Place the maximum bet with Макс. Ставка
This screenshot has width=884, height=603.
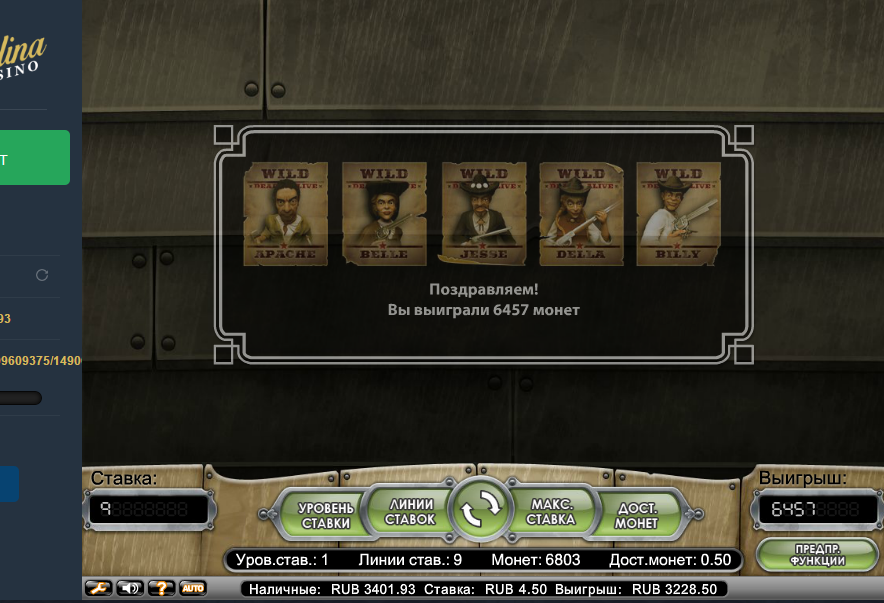click(551, 512)
